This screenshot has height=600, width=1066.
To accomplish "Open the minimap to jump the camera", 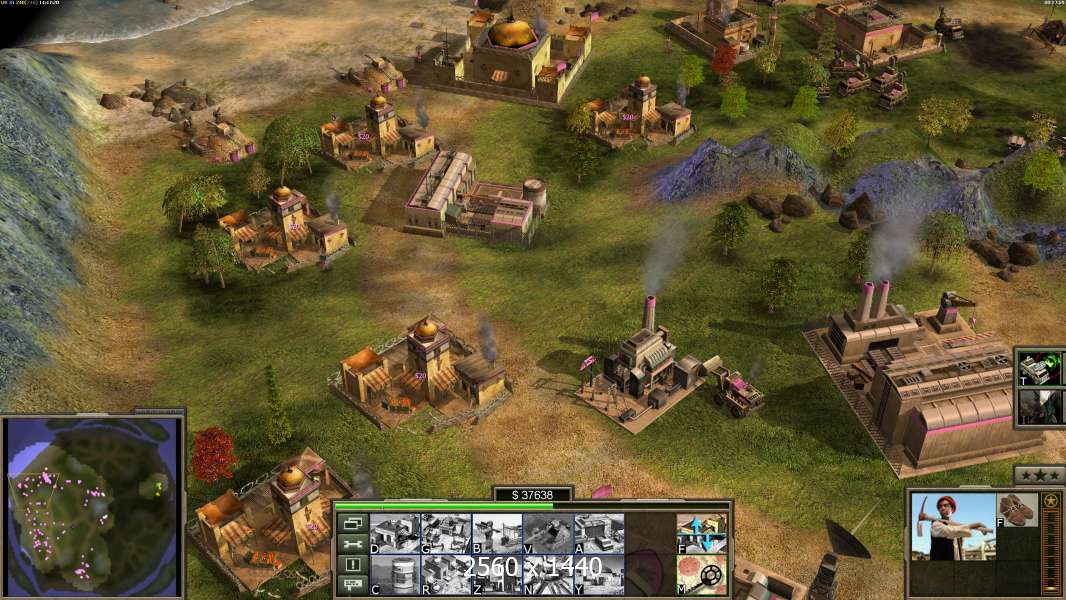I will [x=95, y=503].
